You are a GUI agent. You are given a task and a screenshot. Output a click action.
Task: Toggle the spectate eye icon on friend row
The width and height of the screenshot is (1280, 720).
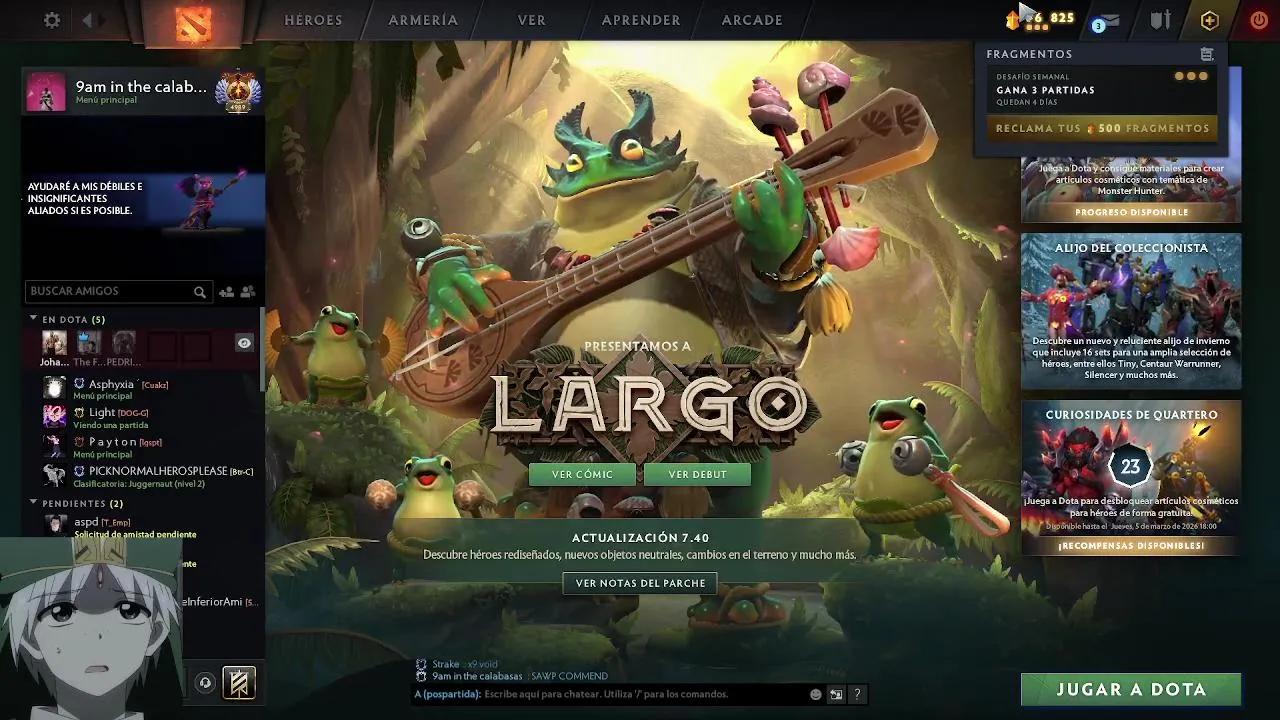[x=243, y=342]
